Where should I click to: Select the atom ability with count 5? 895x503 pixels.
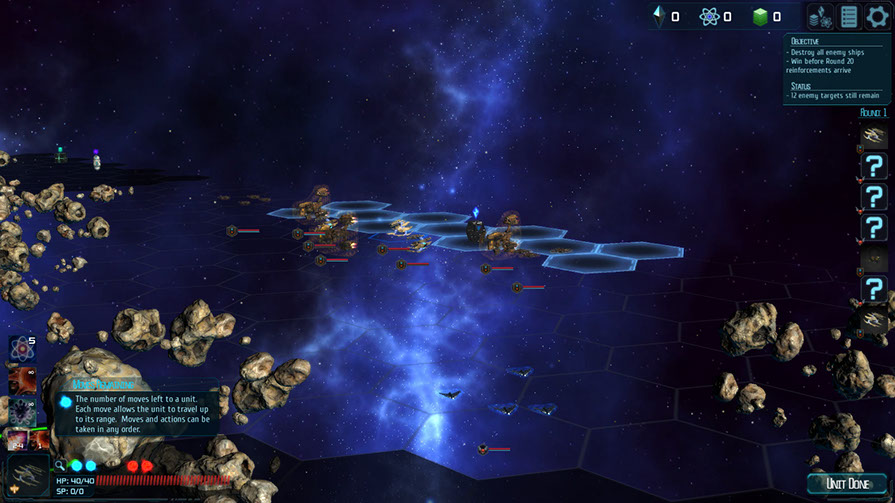(21, 349)
